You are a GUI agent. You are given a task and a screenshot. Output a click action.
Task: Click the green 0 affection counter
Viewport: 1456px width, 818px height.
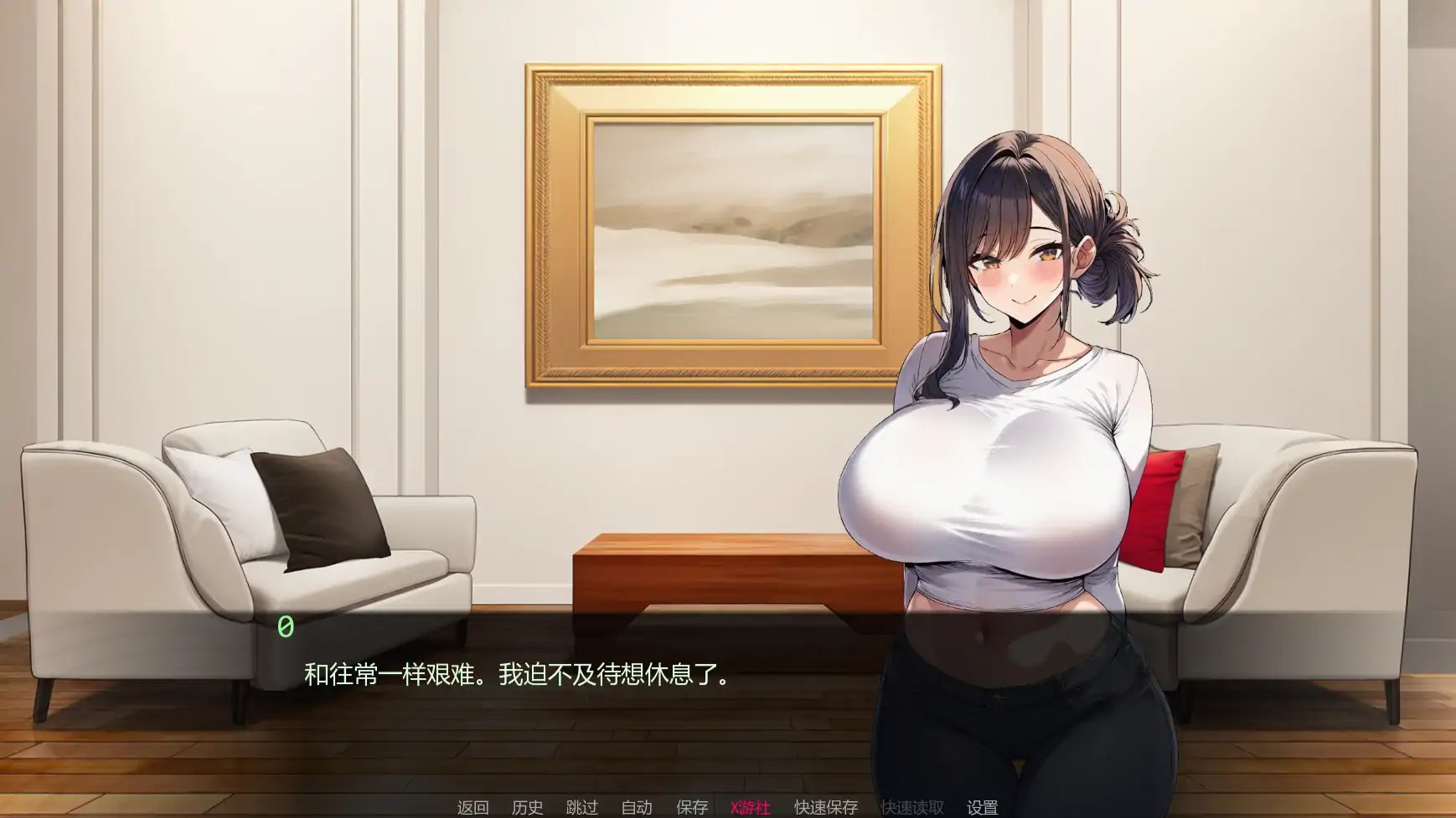(283, 627)
